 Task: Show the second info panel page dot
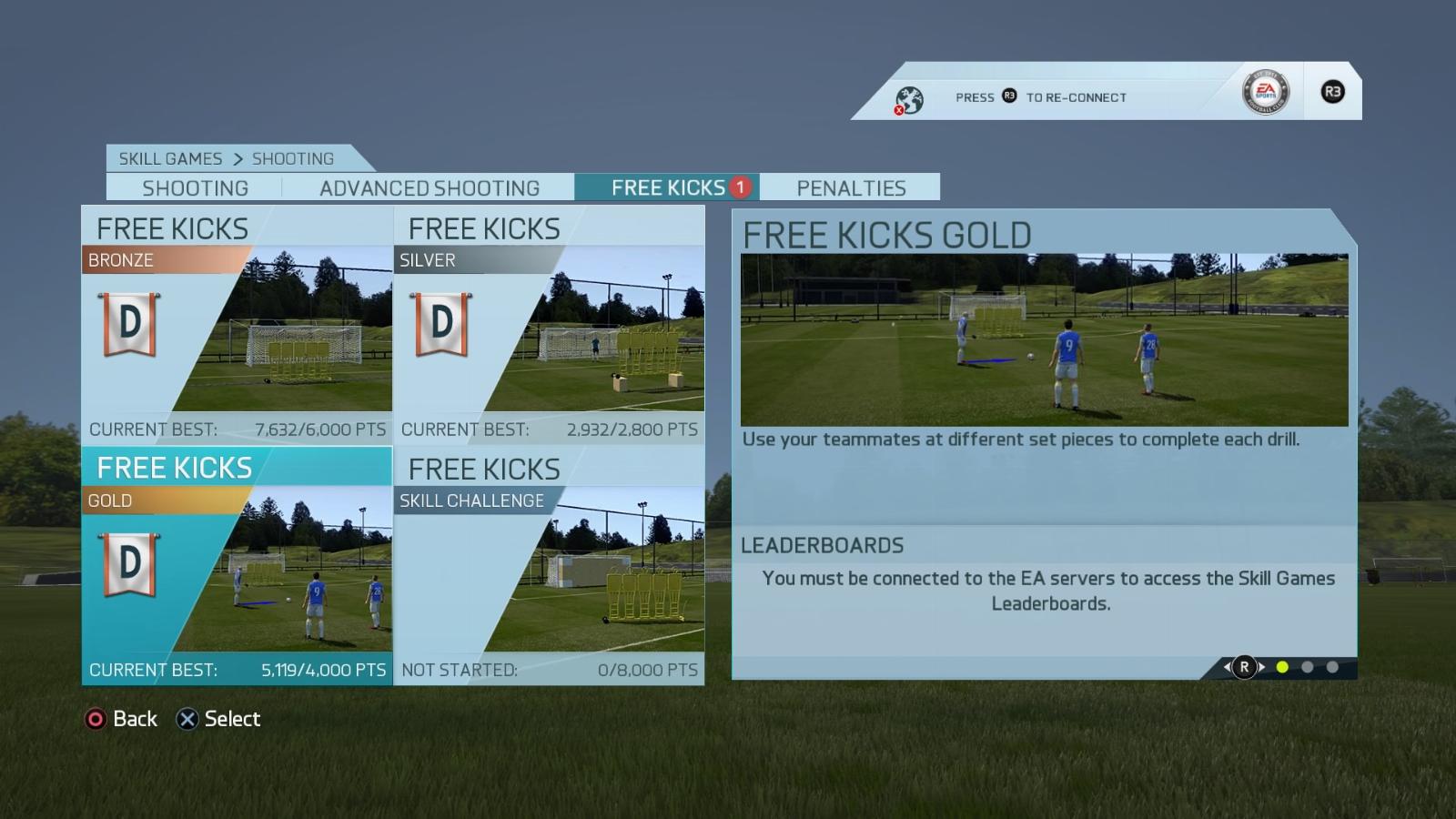click(x=1307, y=667)
